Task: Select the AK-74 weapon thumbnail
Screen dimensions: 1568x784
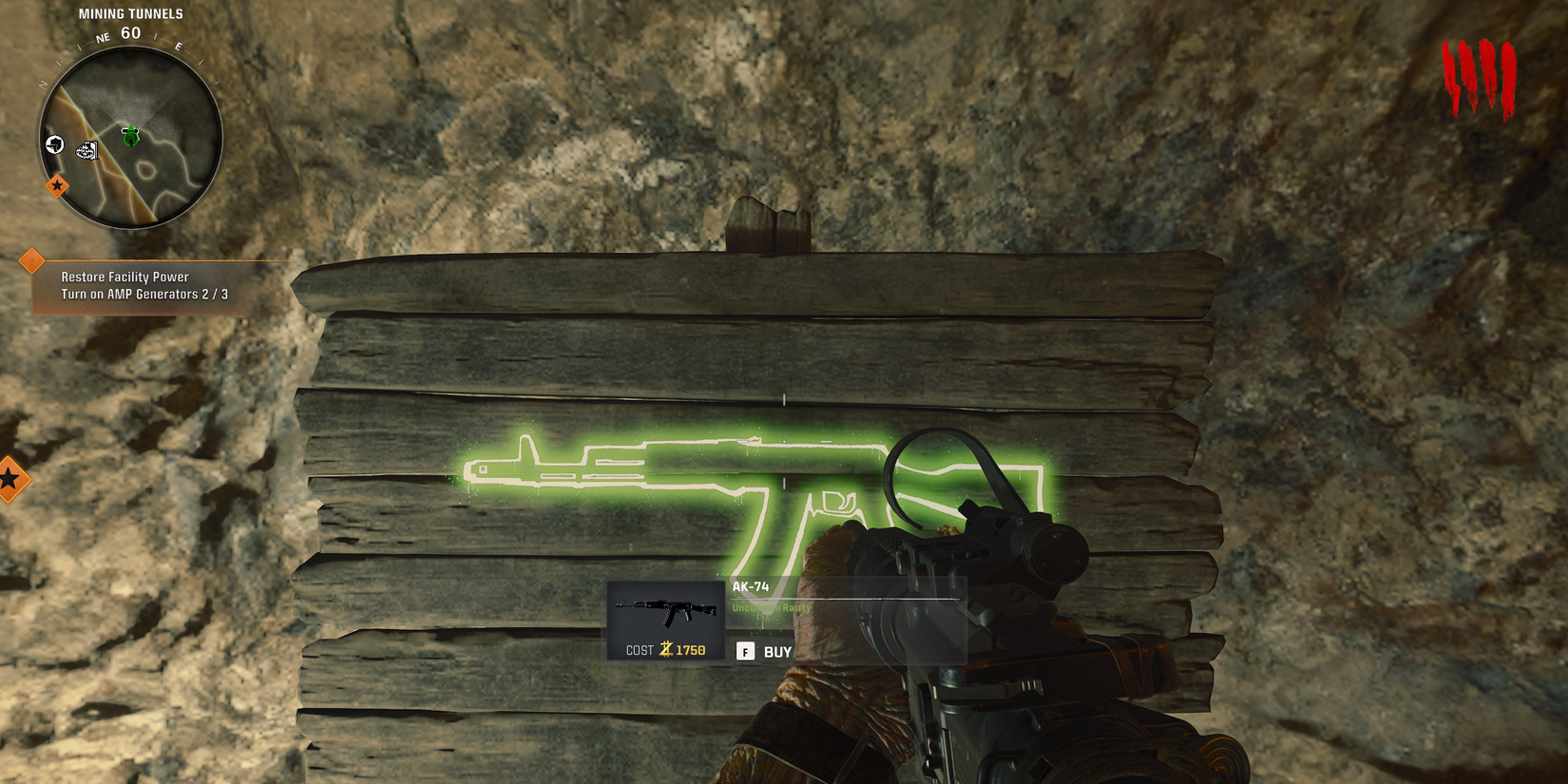Action: (x=668, y=611)
